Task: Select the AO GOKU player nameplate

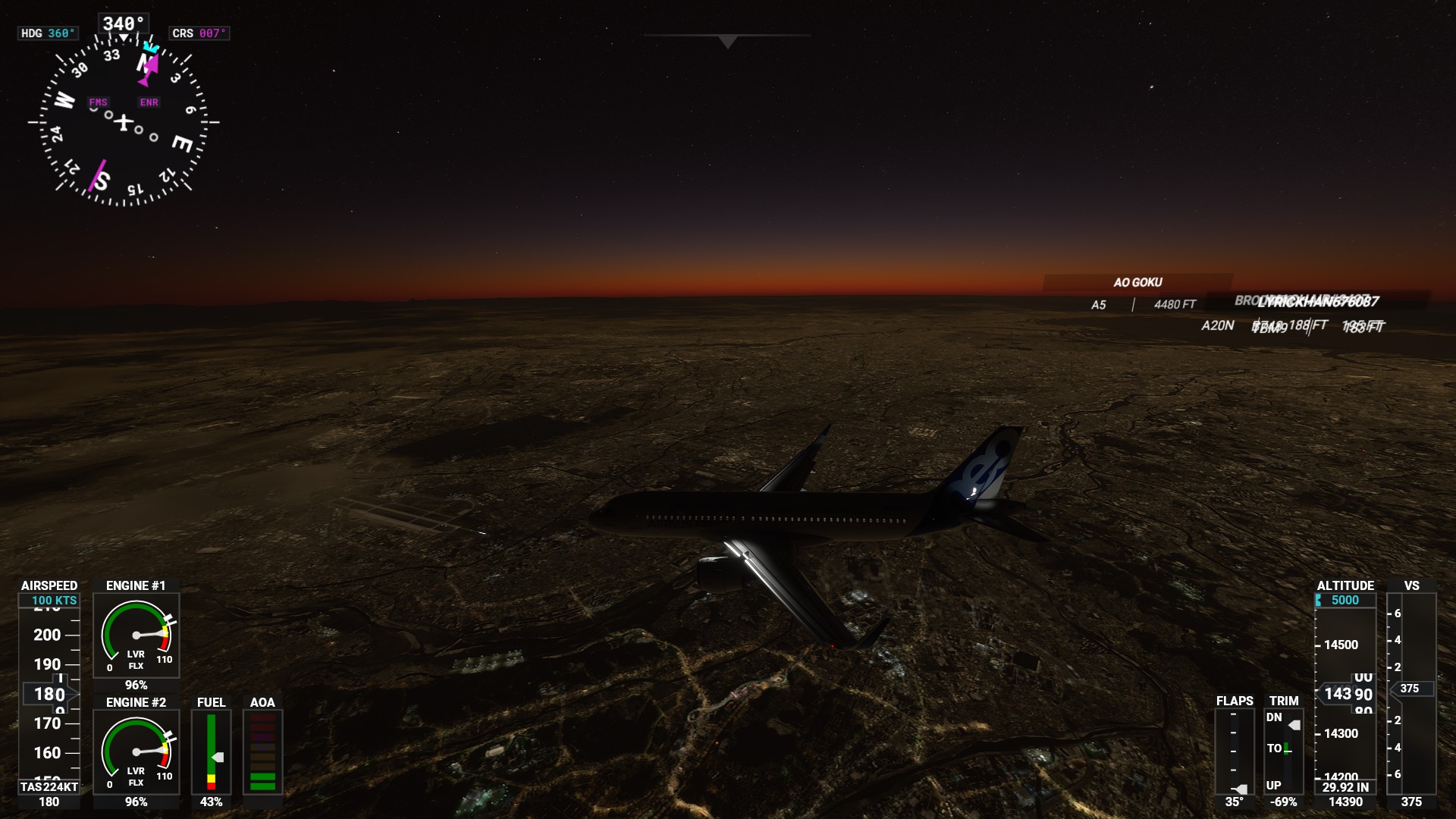Action: pyautogui.click(x=1137, y=283)
